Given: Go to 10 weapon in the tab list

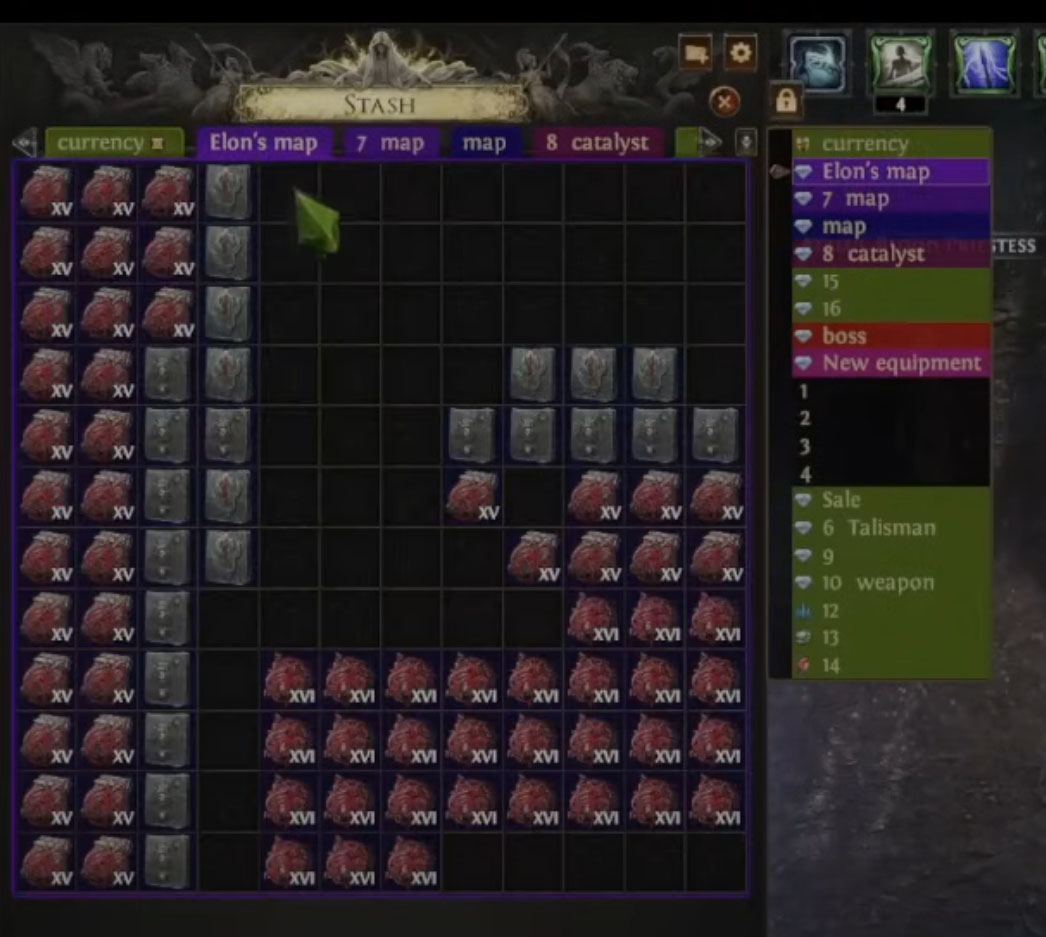Looking at the screenshot, I should tap(892, 583).
